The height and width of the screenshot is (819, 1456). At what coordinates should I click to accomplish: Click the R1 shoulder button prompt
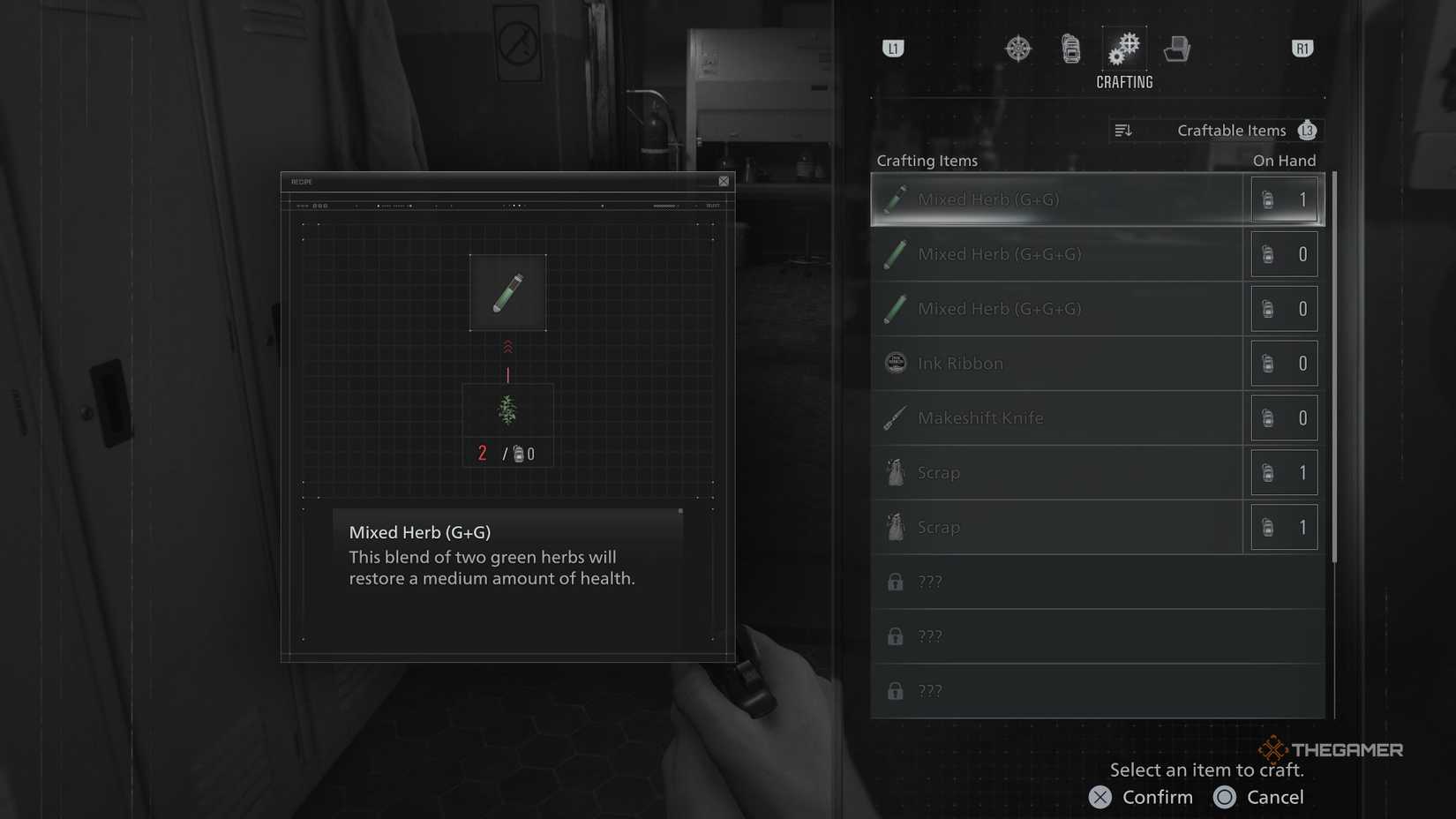(x=1302, y=49)
